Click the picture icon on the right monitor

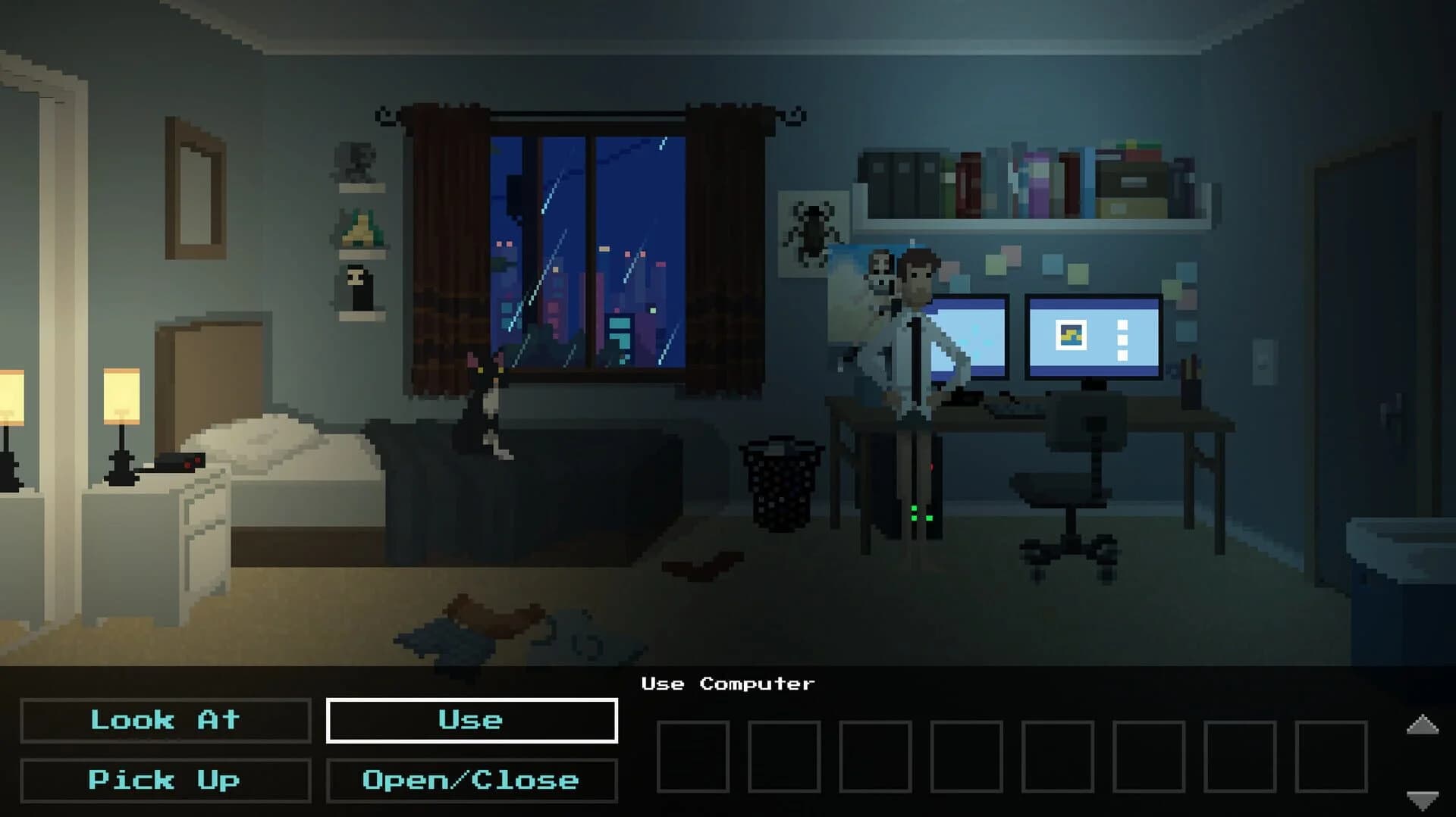(1071, 333)
